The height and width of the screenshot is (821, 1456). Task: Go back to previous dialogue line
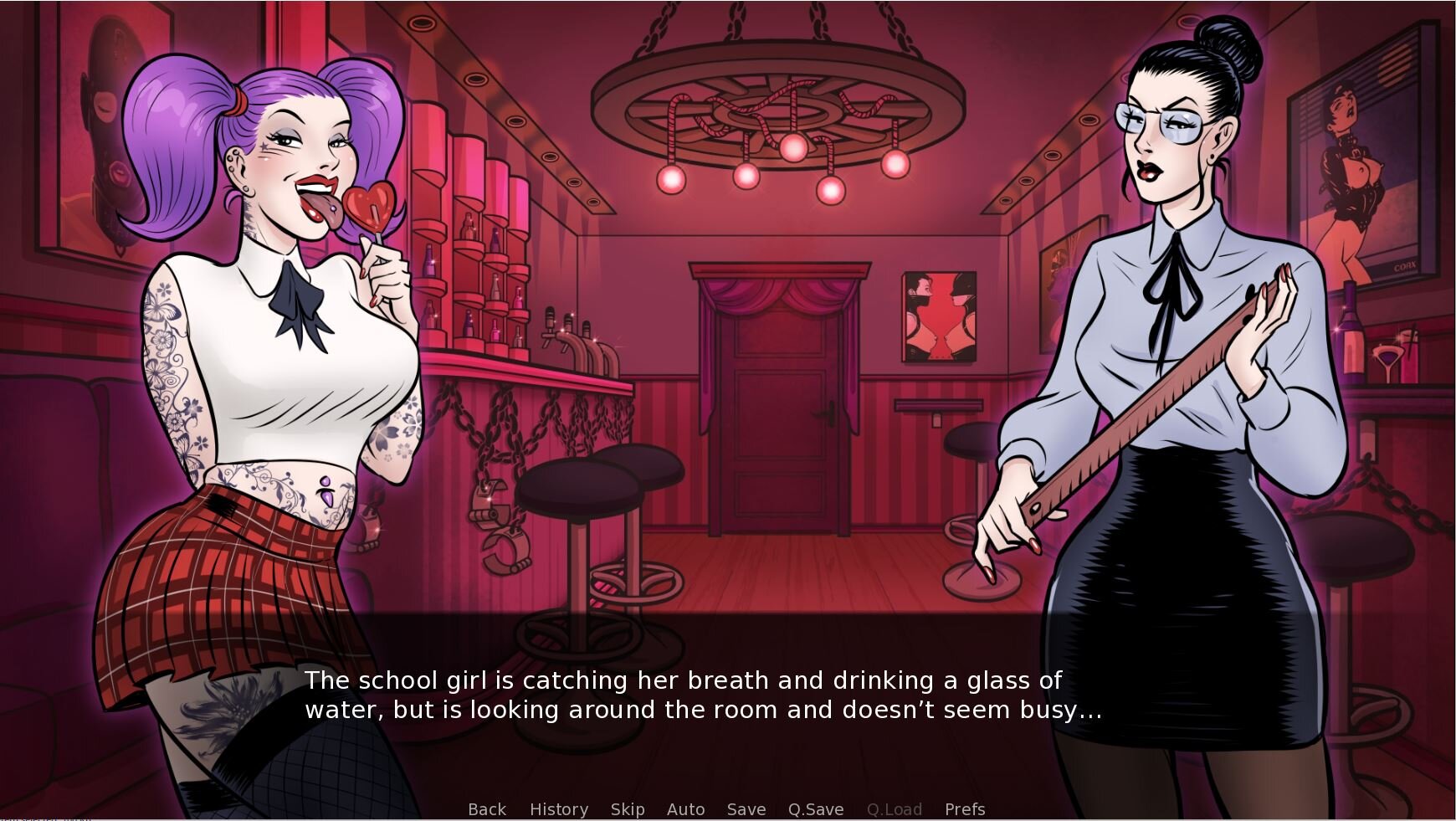[x=487, y=809]
